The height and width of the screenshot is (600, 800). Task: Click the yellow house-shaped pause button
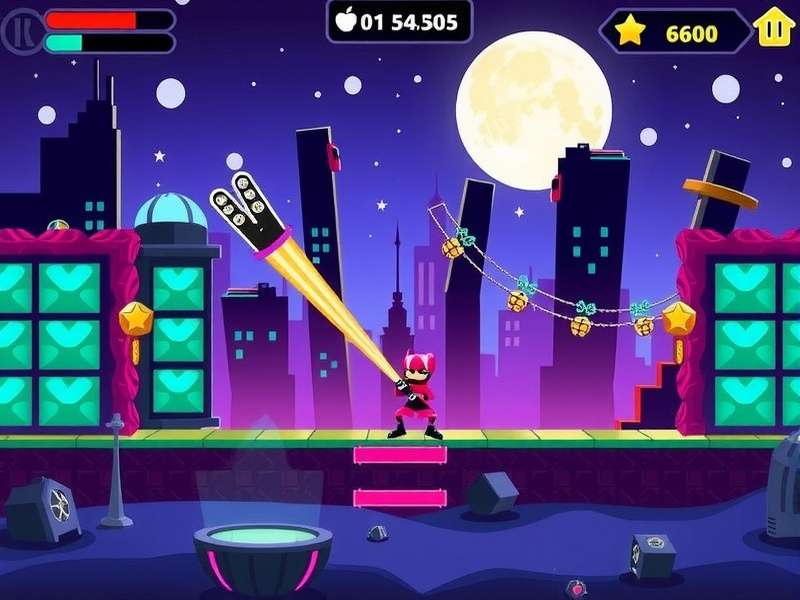pos(773,29)
